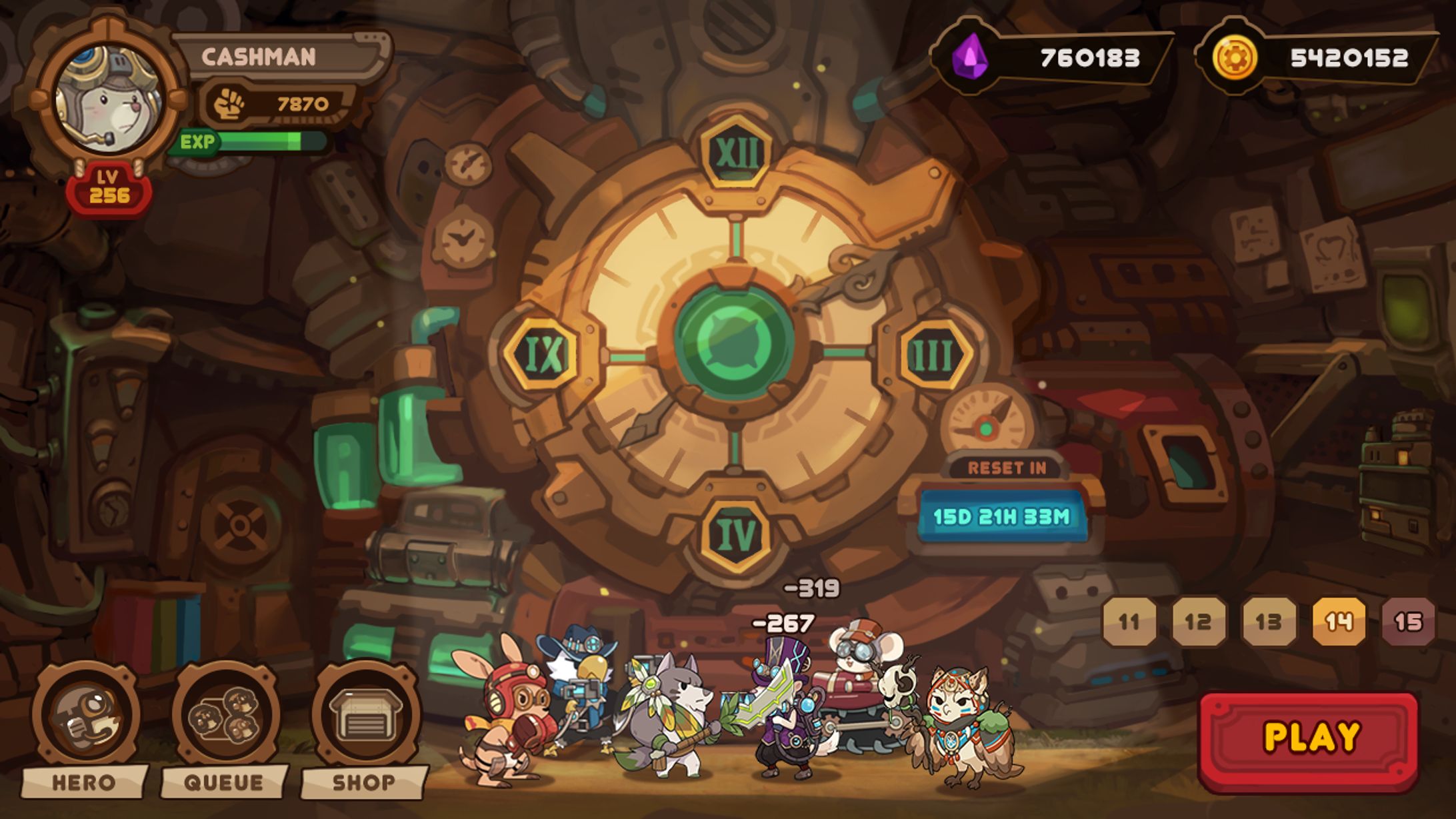Select stage 11 tile
Viewport: 1456px width, 819px height.
click(x=1129, y=622)
